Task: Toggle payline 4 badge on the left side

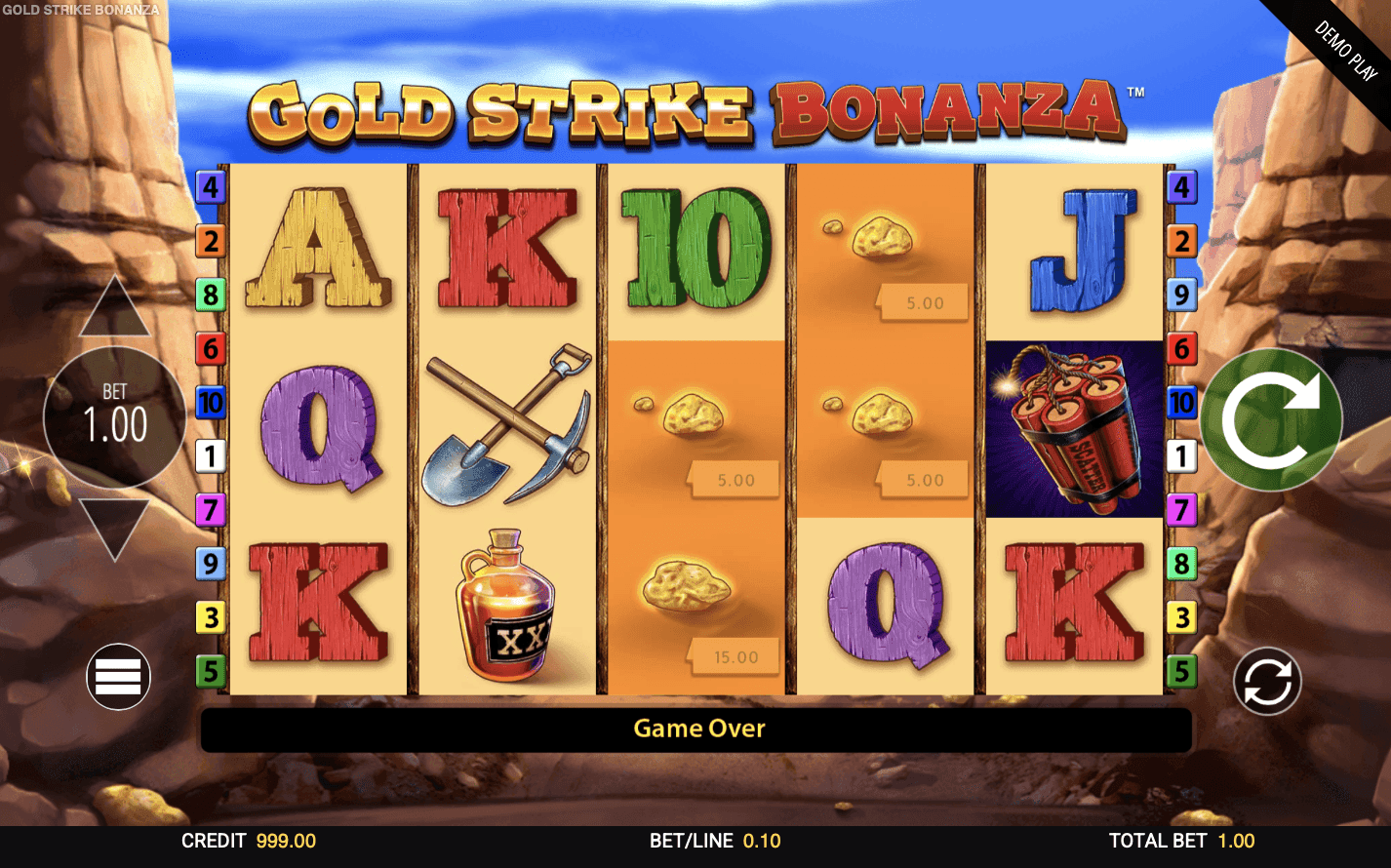Action: pos(210,185)
